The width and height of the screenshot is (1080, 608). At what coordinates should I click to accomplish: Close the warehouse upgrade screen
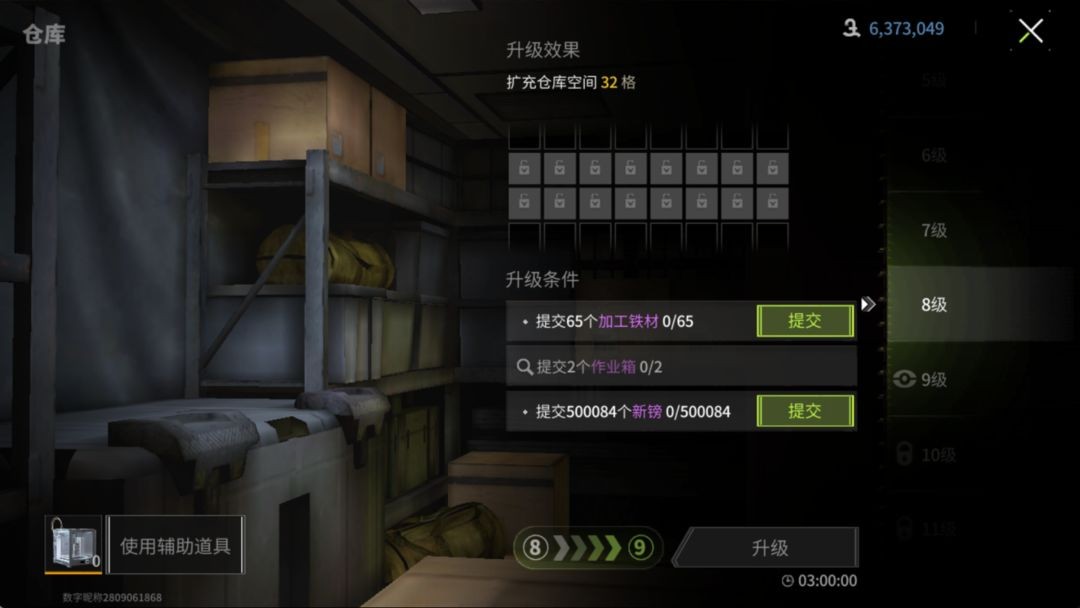[1030, 31]
